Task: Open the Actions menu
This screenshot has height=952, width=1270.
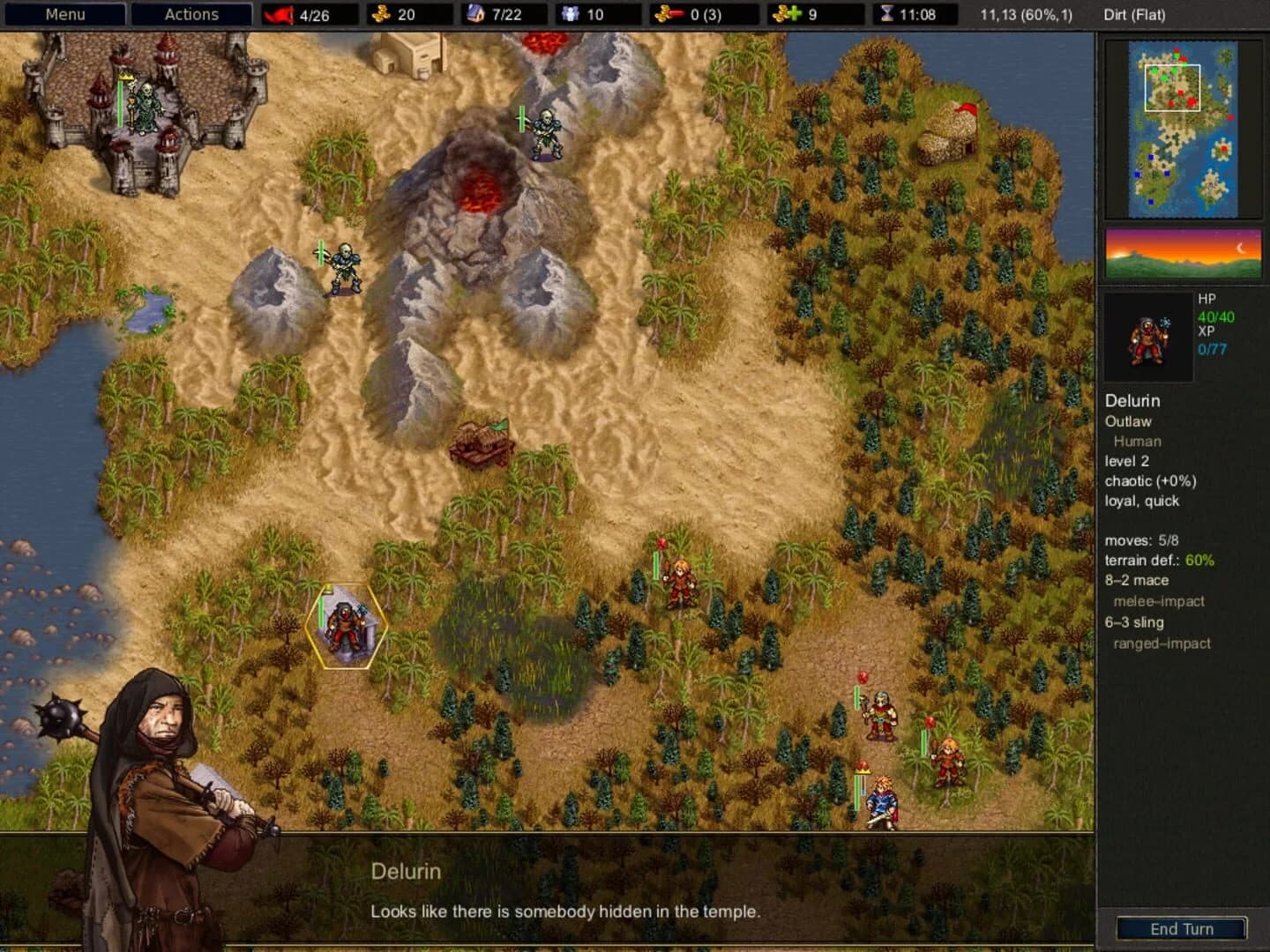Action: tap(190, 14)
